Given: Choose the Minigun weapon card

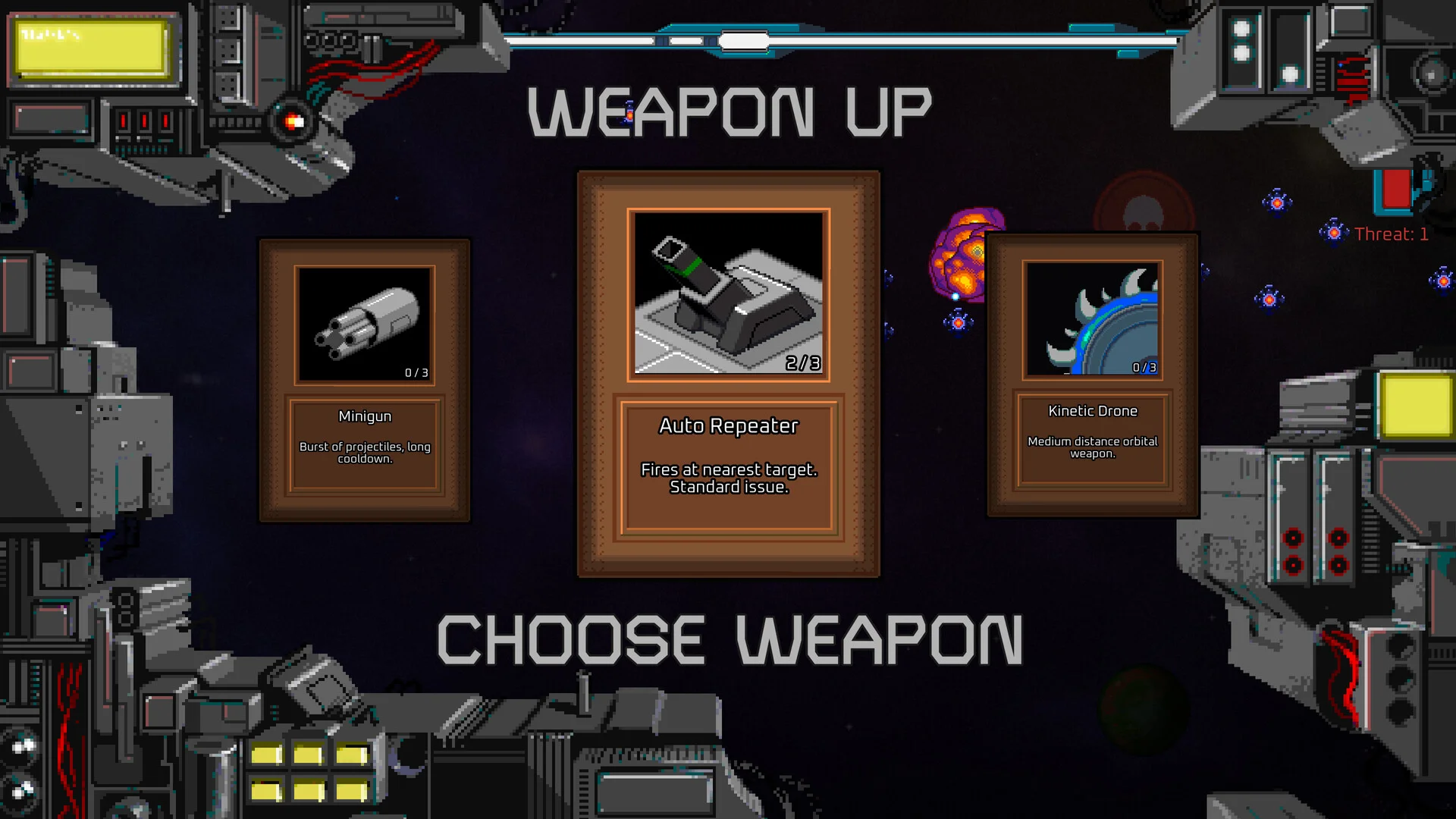Looking at the screenshot, I should pyautogui.click(x=365, y=381).
